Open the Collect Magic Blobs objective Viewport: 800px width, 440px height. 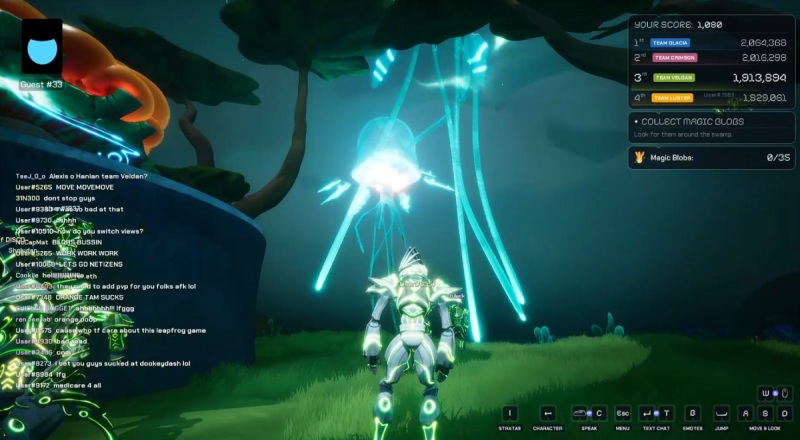tap(711, 126)
